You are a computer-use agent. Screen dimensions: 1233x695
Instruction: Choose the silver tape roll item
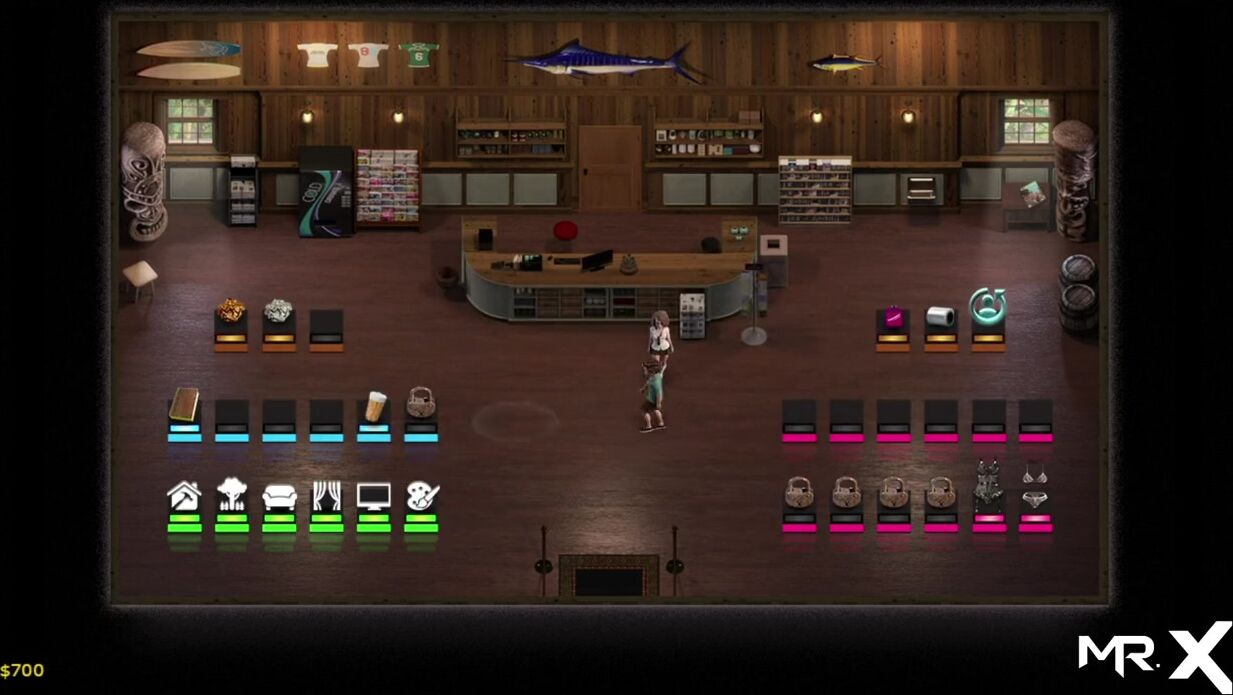[x=941, y=316]
